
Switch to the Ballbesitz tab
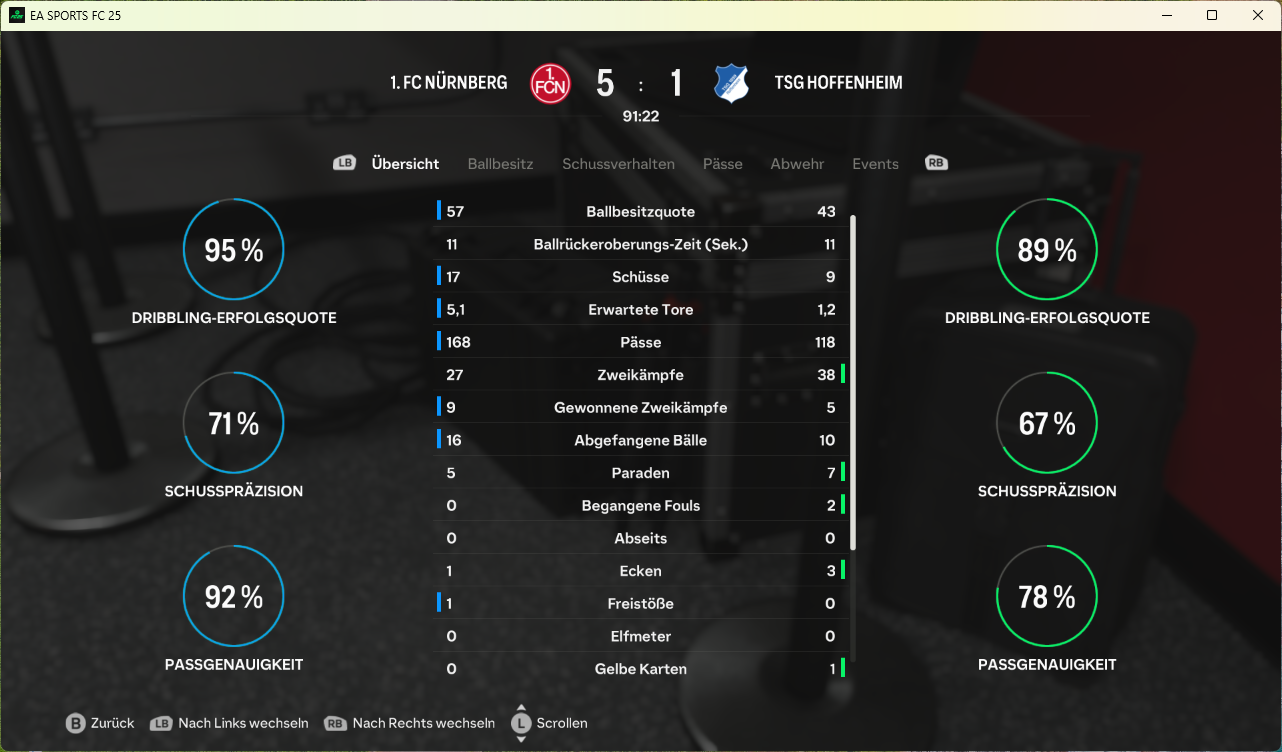point(500,164)
